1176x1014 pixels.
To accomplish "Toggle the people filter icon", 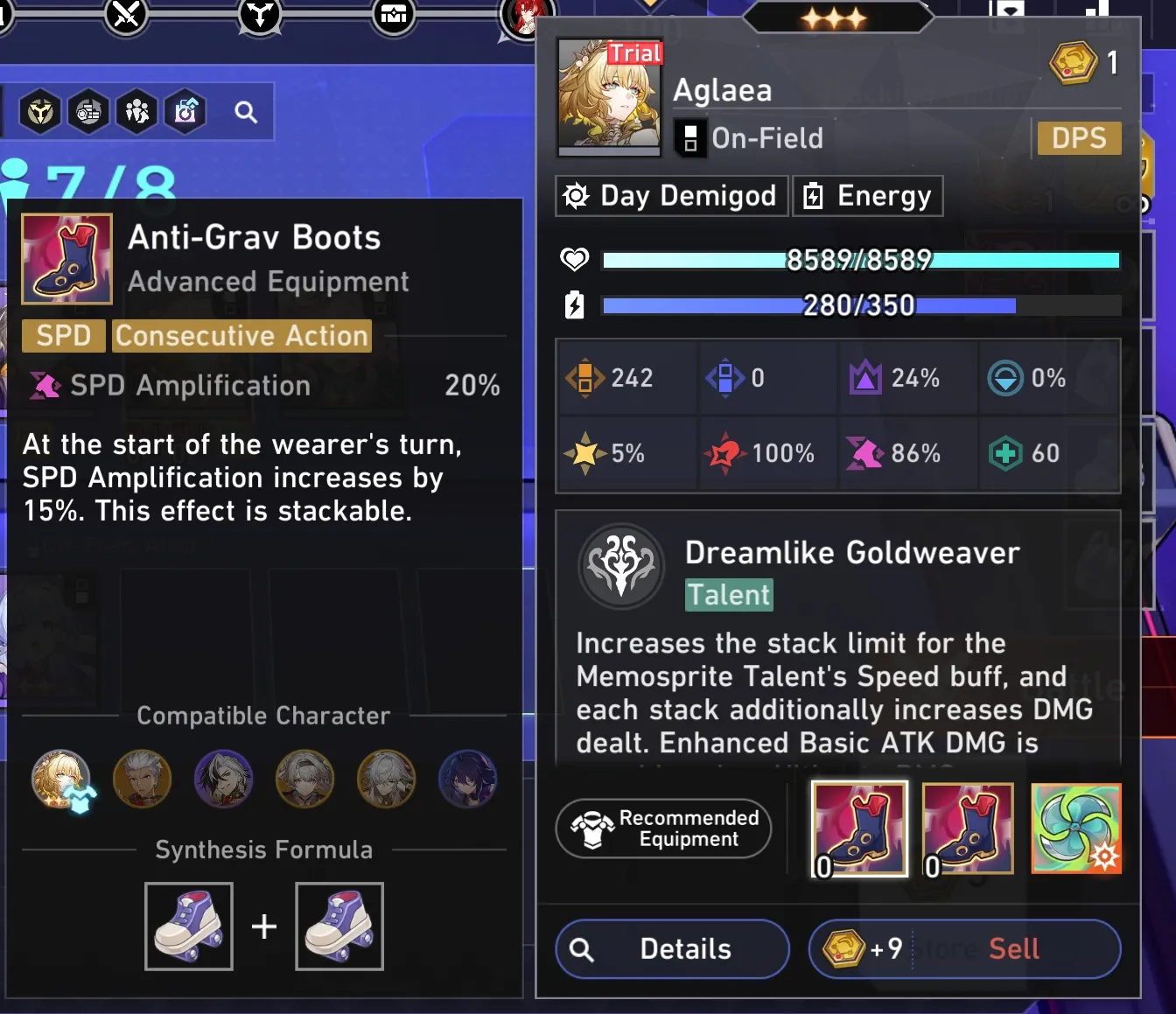I will pos(136,111).
